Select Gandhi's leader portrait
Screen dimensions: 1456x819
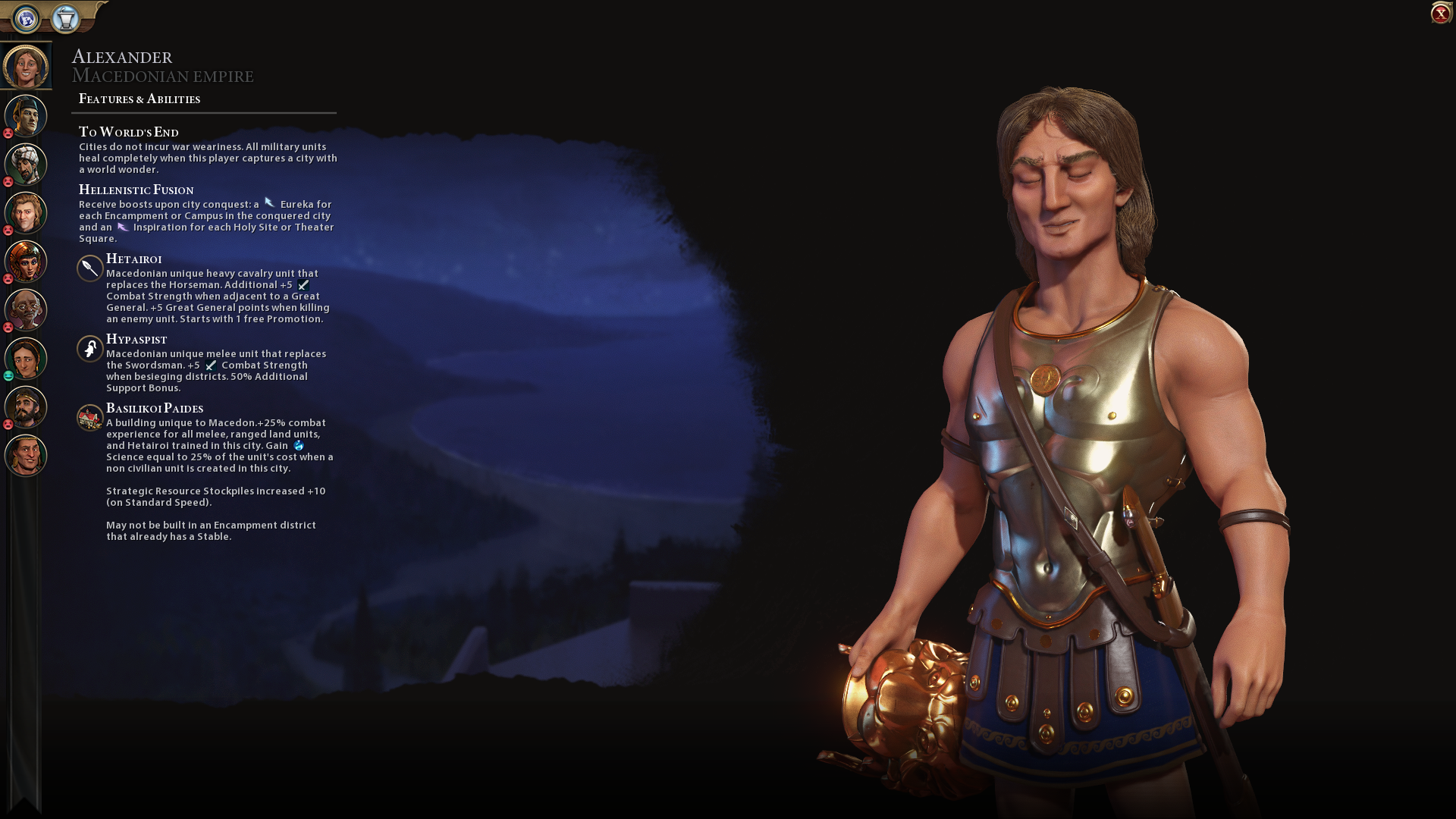[26, 310]
